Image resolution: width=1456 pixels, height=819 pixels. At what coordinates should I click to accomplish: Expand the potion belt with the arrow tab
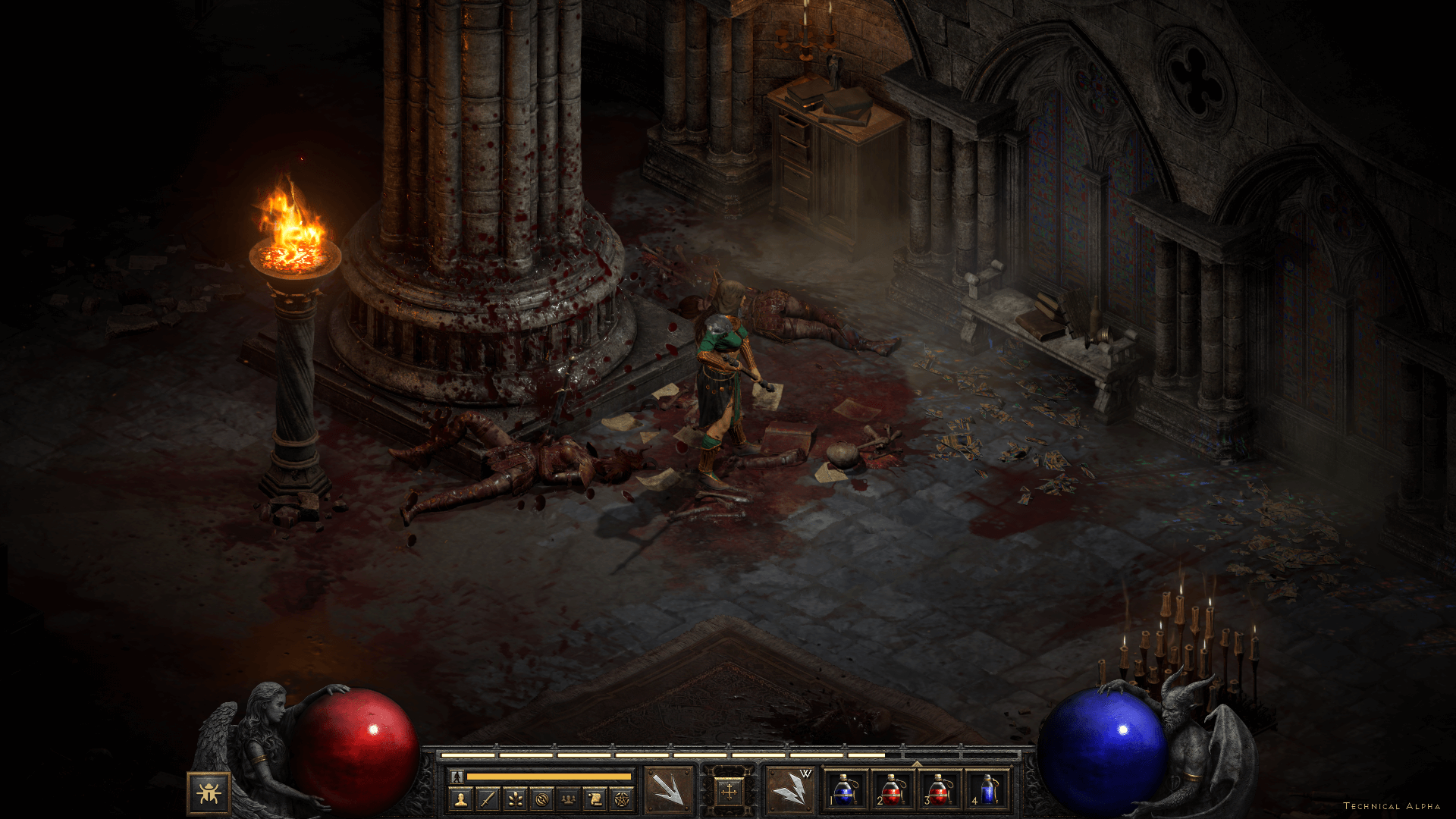pos(917,764)
